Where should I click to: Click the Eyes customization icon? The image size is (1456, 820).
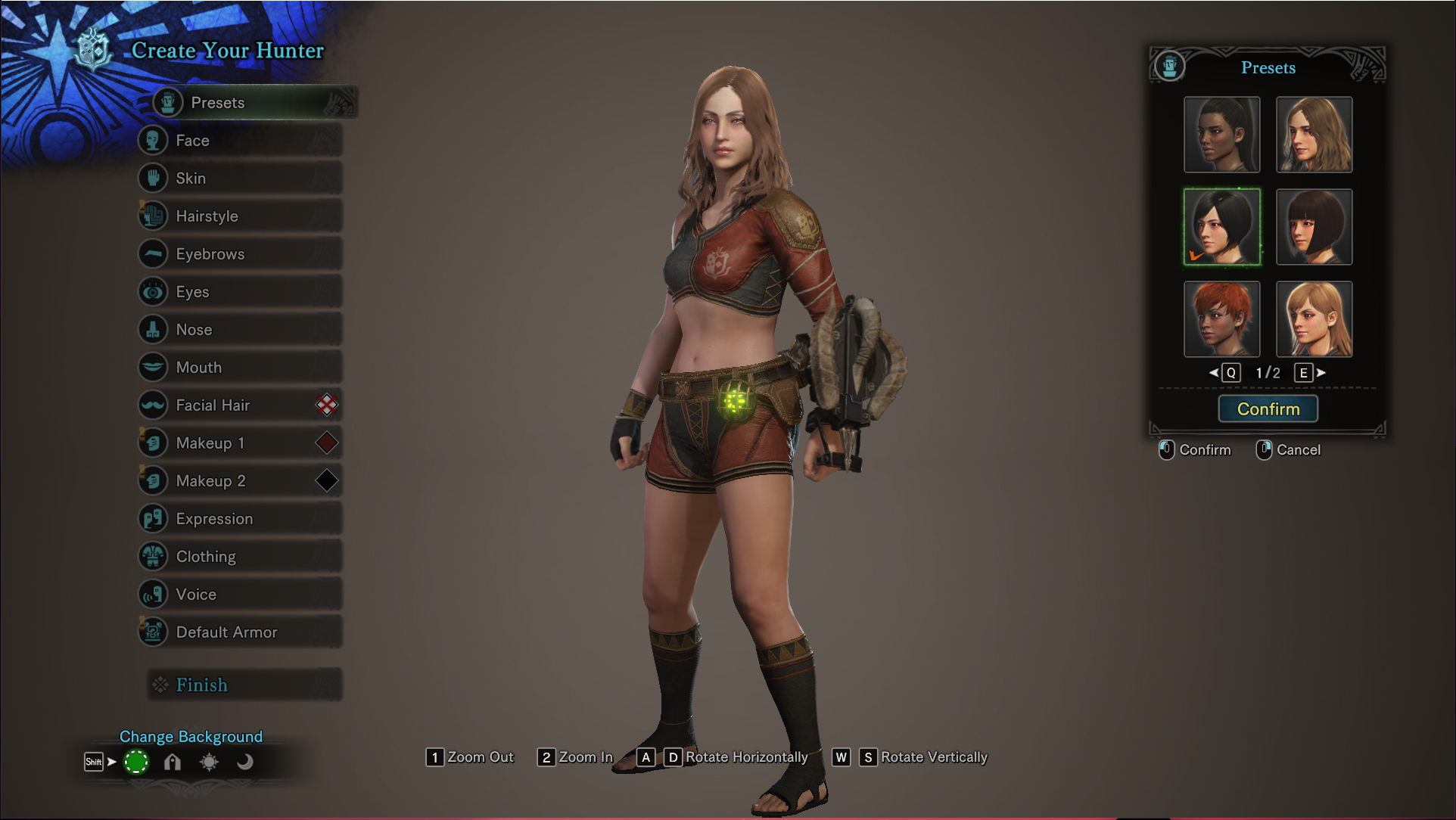tap(154, 291)
